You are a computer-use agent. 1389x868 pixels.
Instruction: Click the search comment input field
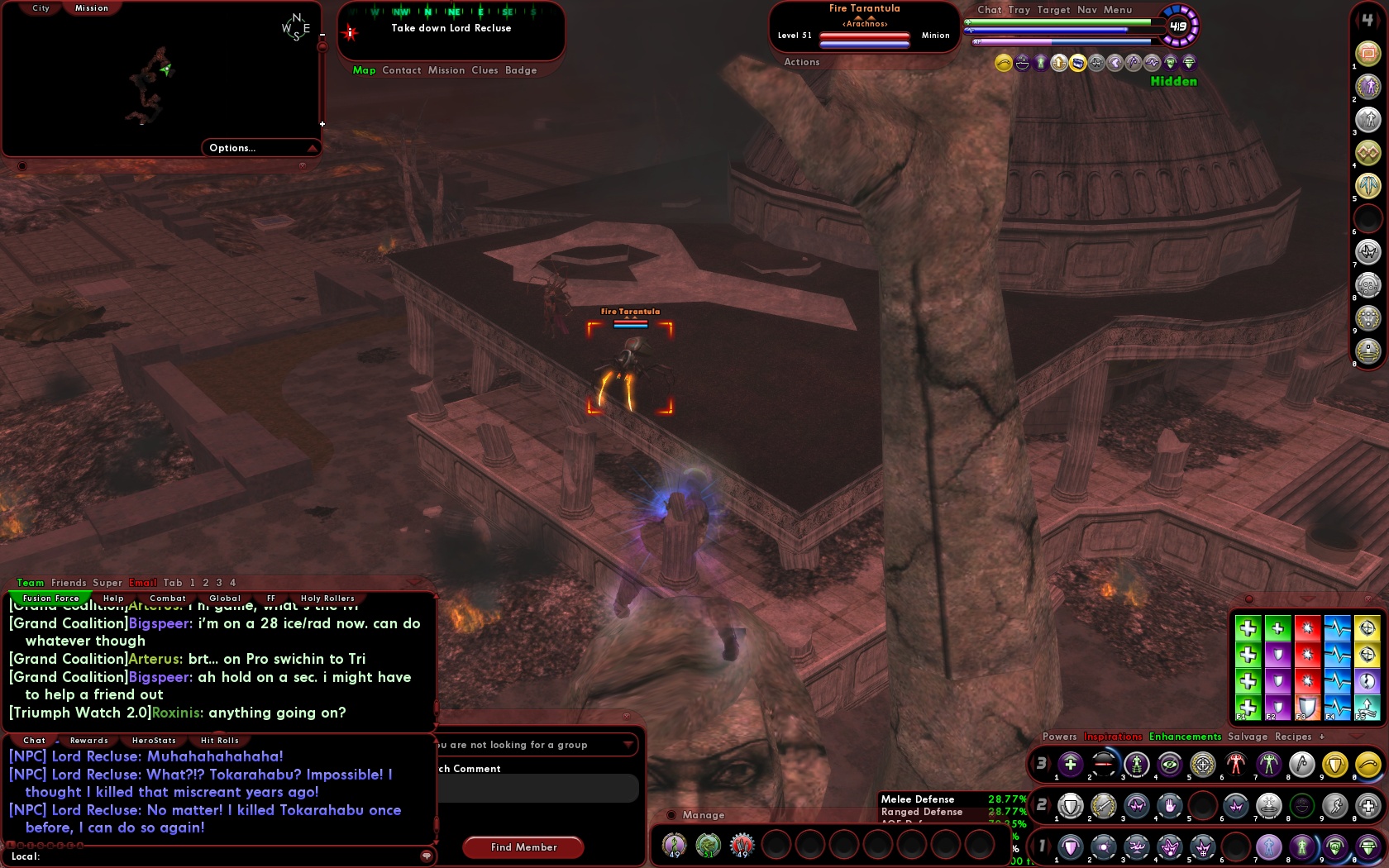tap(537, 788)
